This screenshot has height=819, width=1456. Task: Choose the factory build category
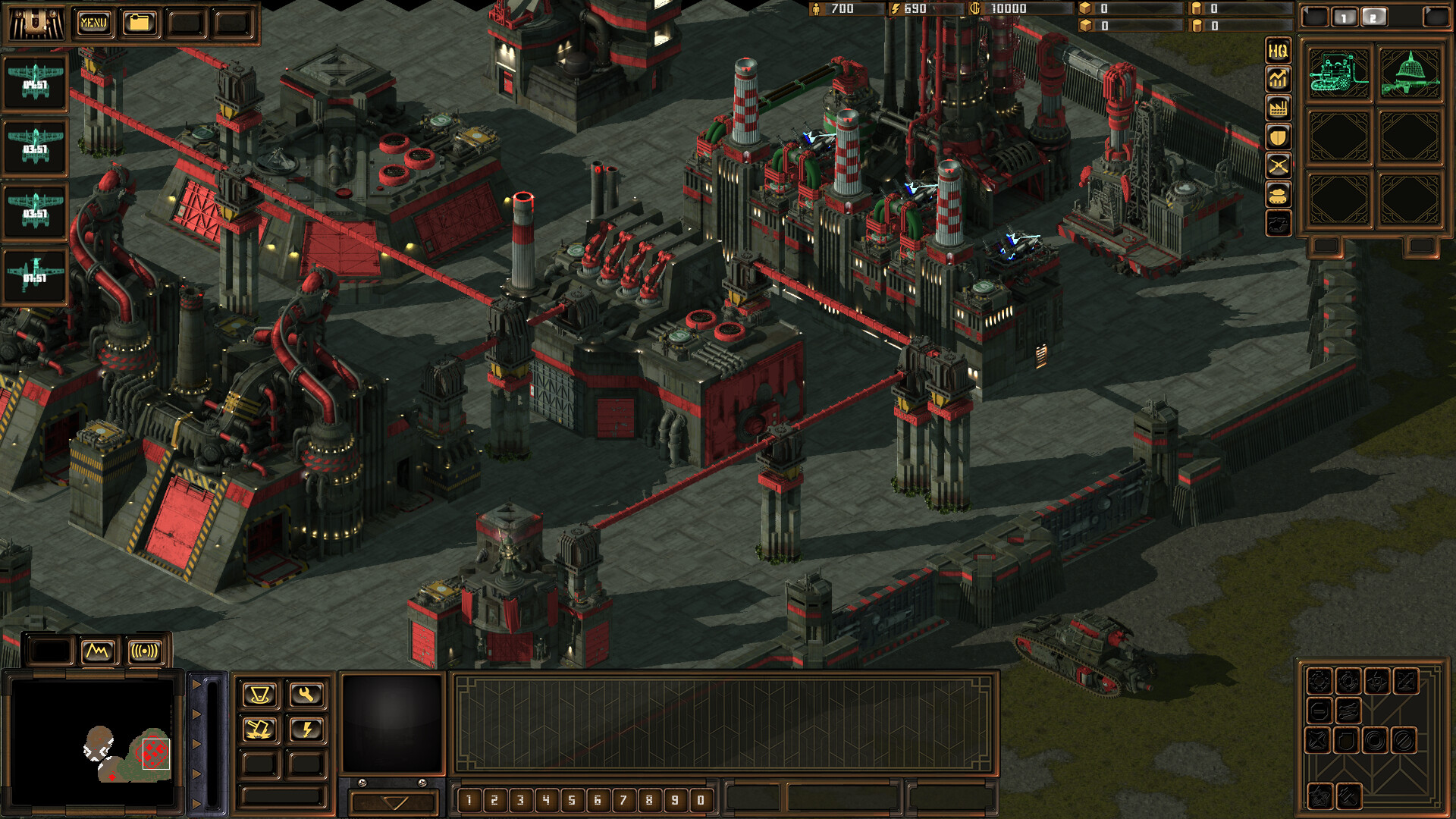1278,108
